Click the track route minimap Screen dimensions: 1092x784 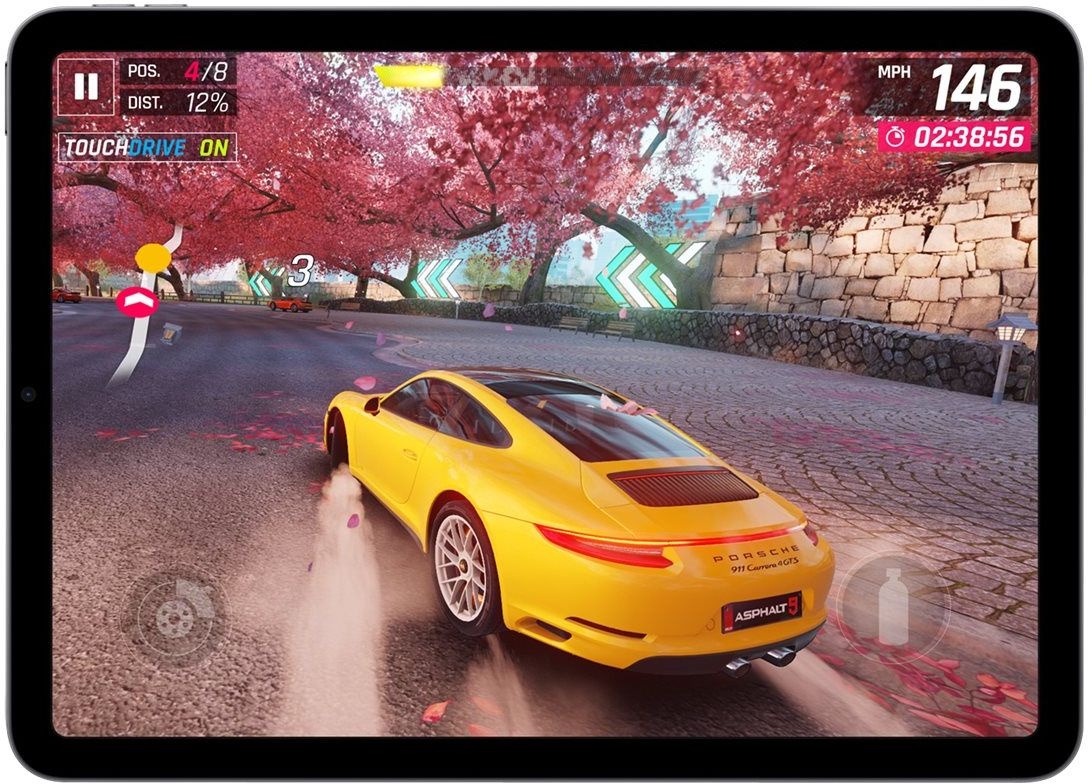[x=145, y=305]
